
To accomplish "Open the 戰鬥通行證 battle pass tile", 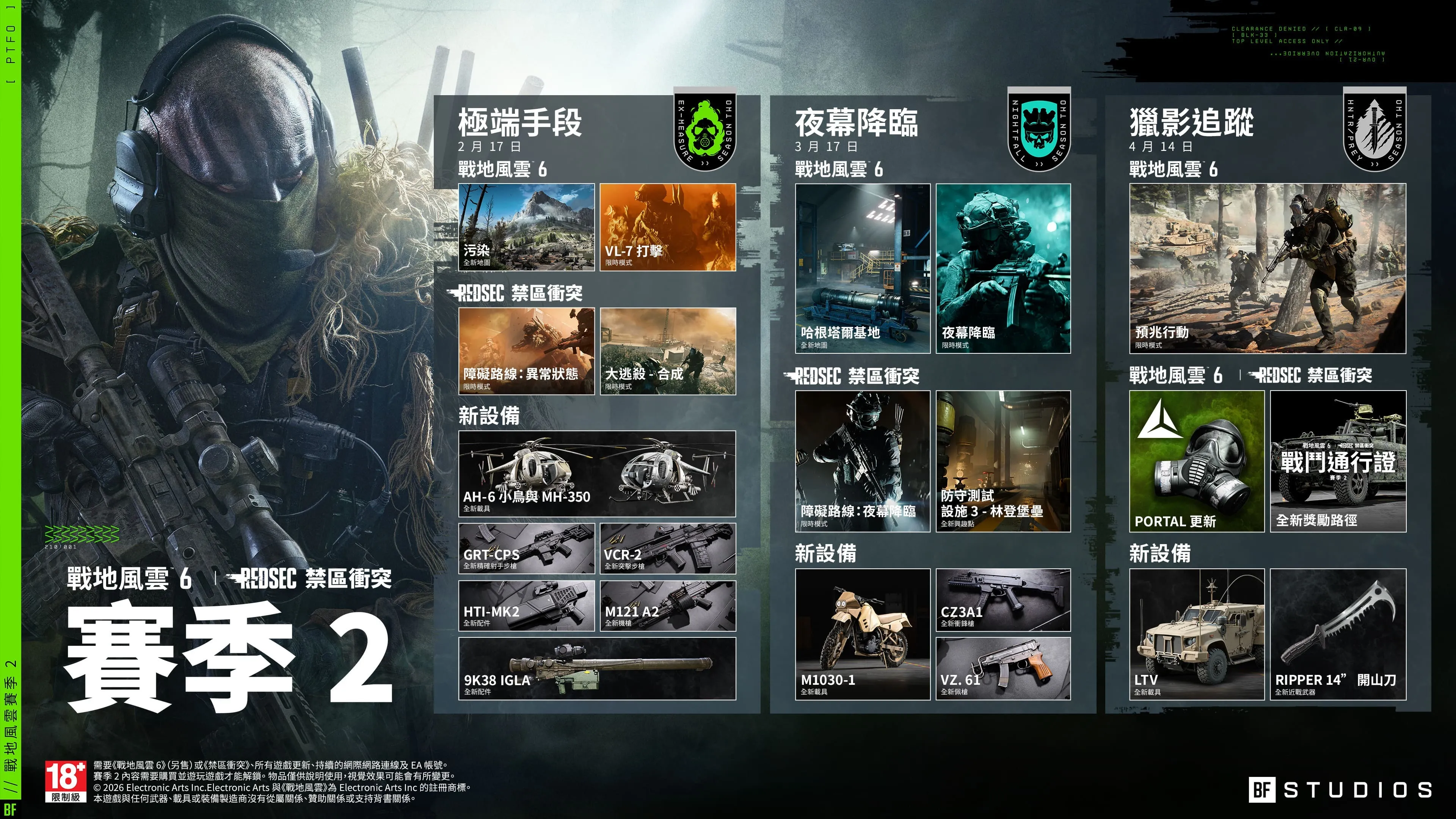I will coord(1338,461).
